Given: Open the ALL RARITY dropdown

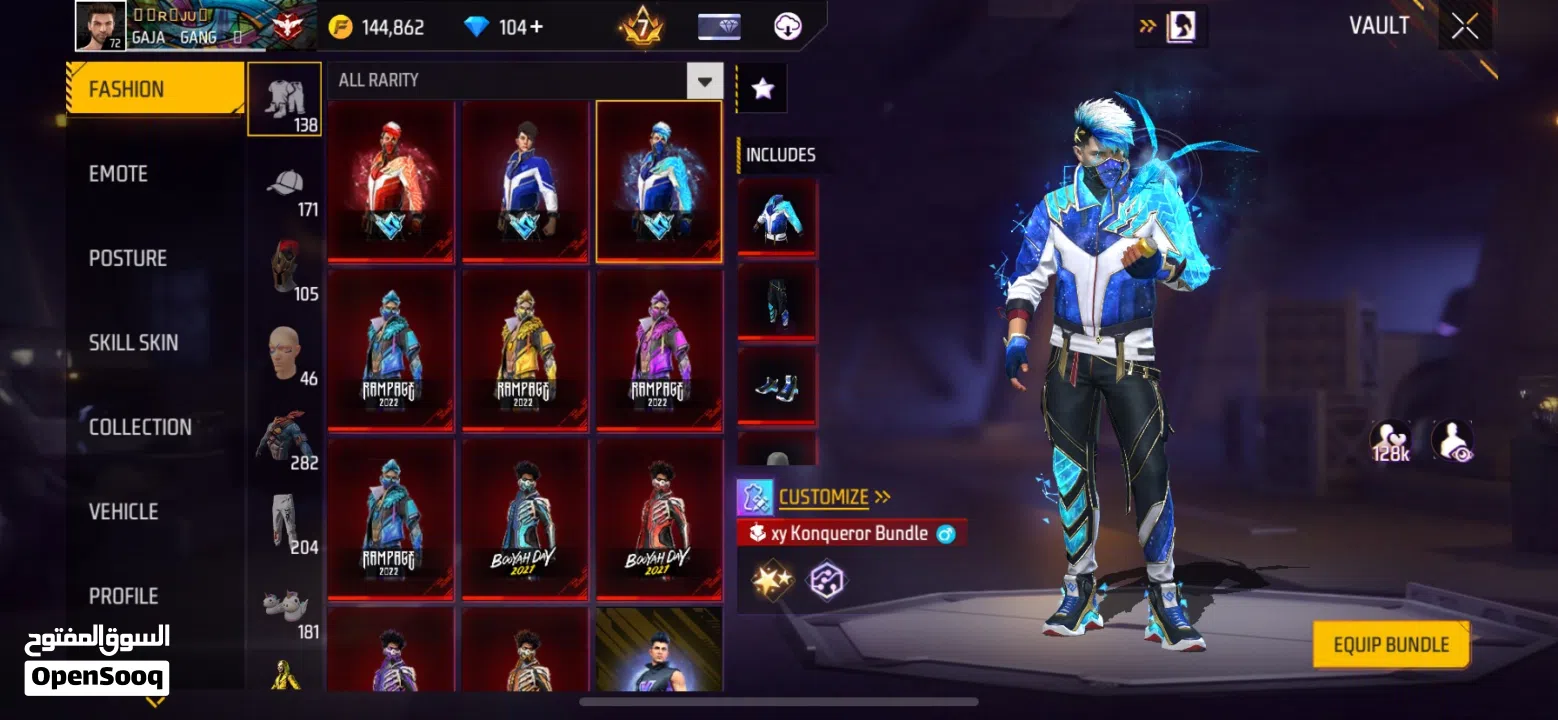Looking at the screenshot, I should pos(520,80).
